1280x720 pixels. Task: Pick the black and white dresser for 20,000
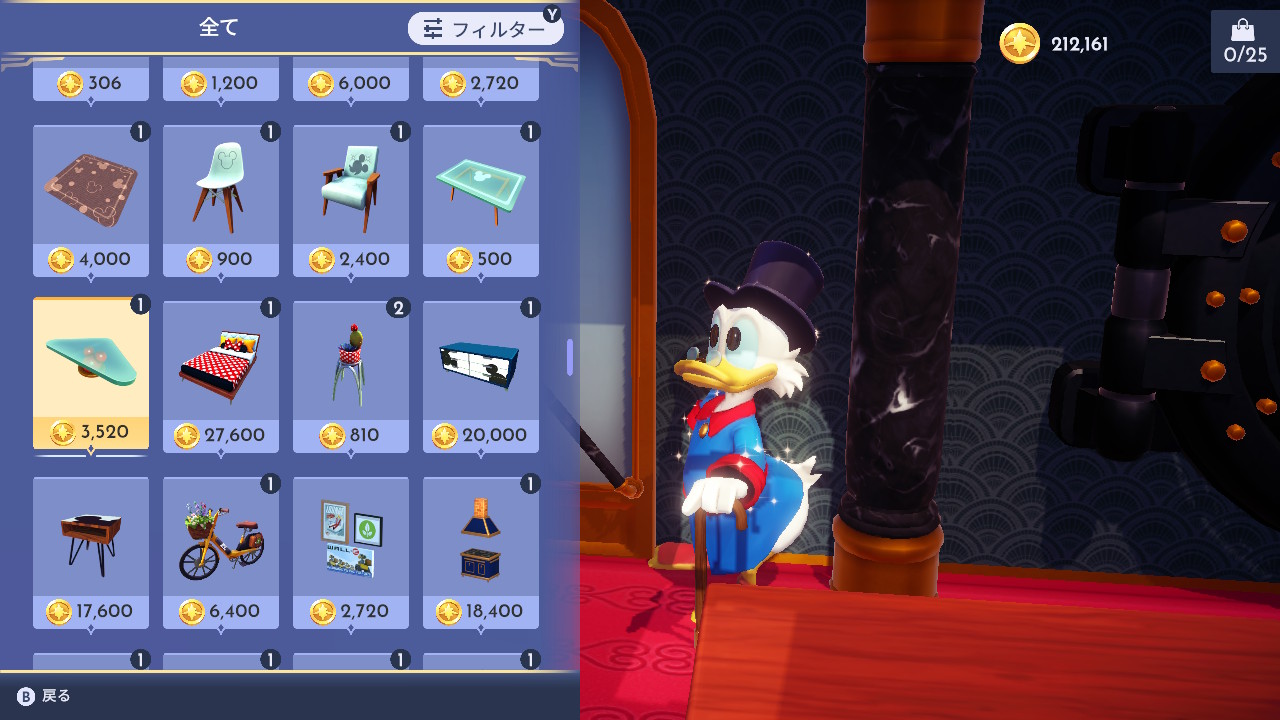pyautogui.click(x=481, y=376)
